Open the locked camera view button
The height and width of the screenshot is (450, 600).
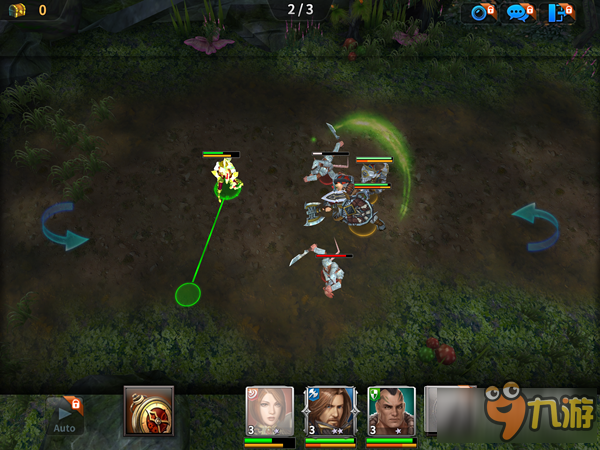coord(483,13)
